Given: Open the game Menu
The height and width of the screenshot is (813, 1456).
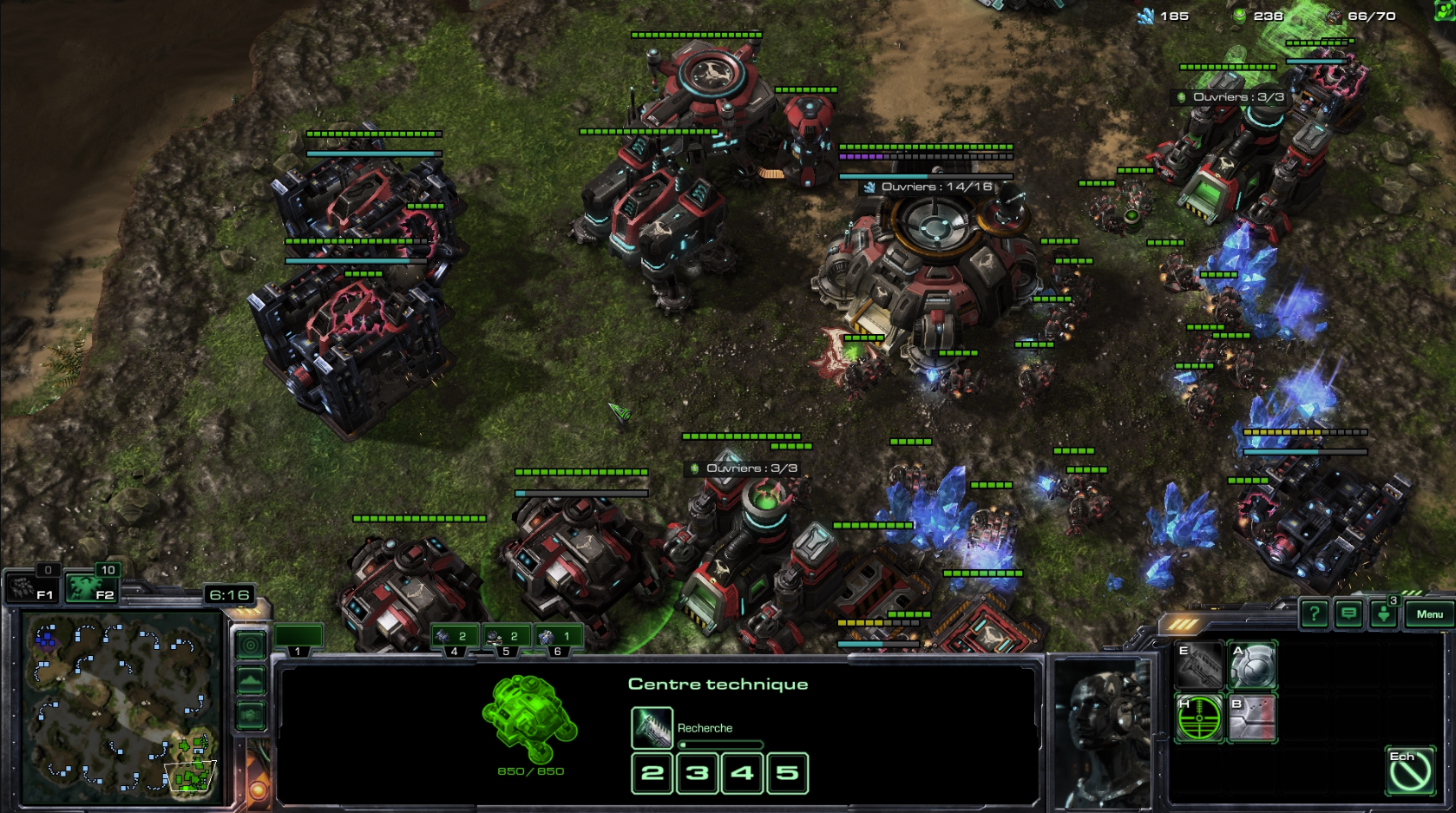Looking at the screenshot, I should tap(1430, 613).
